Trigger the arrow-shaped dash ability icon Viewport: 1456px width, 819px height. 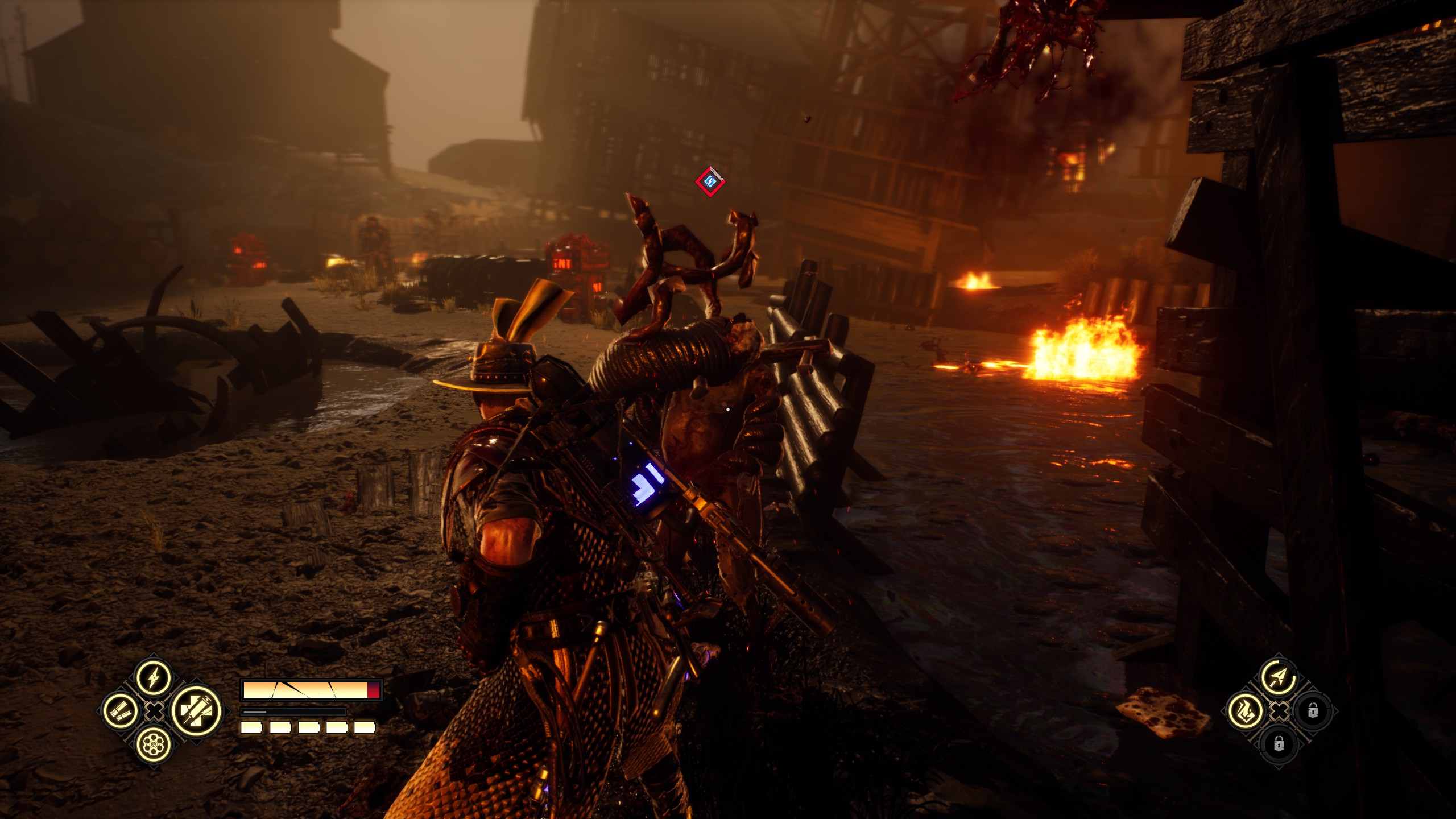pyautogui.click(x=1279, y=677)
